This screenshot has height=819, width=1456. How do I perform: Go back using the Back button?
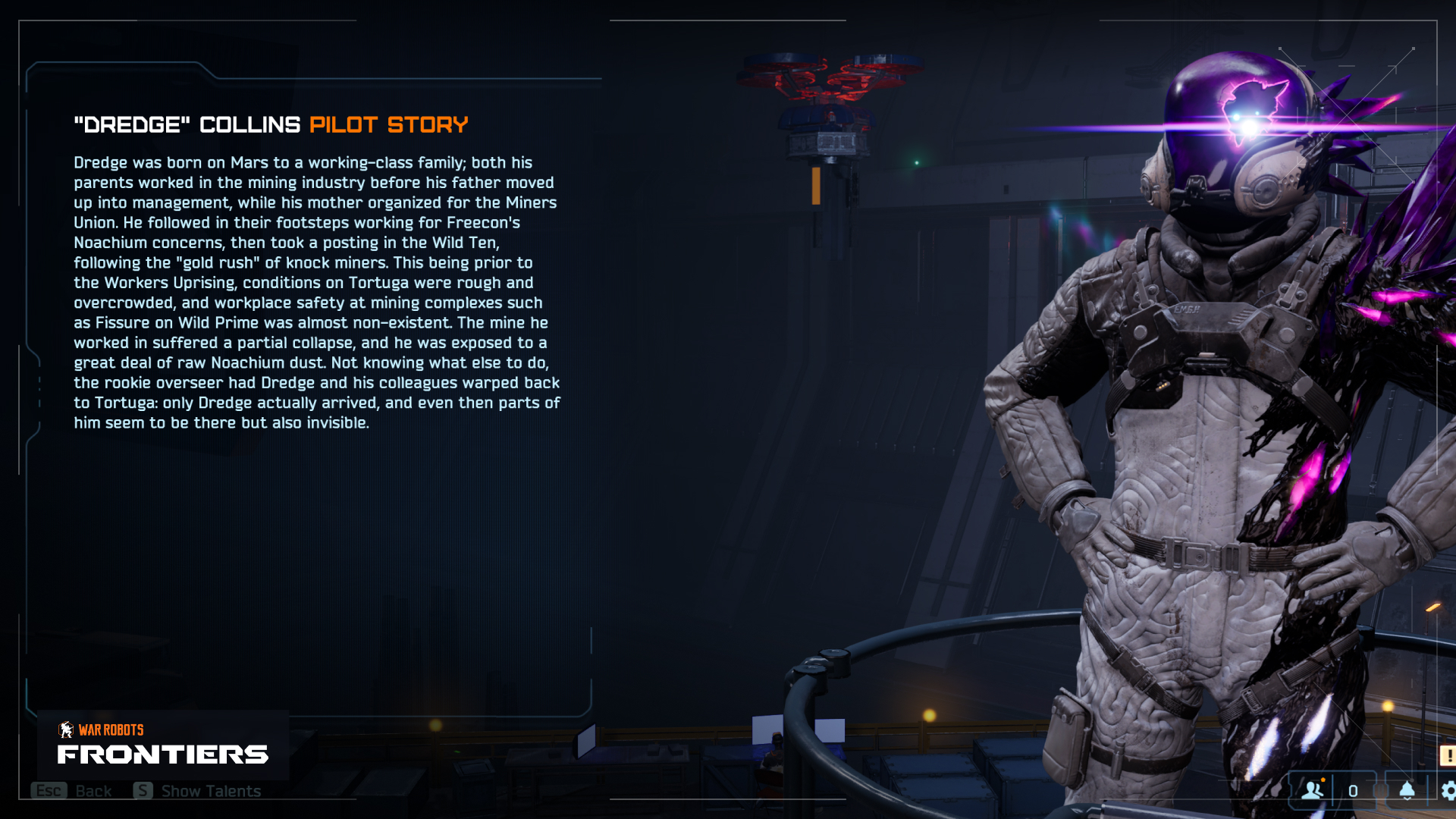73,791
